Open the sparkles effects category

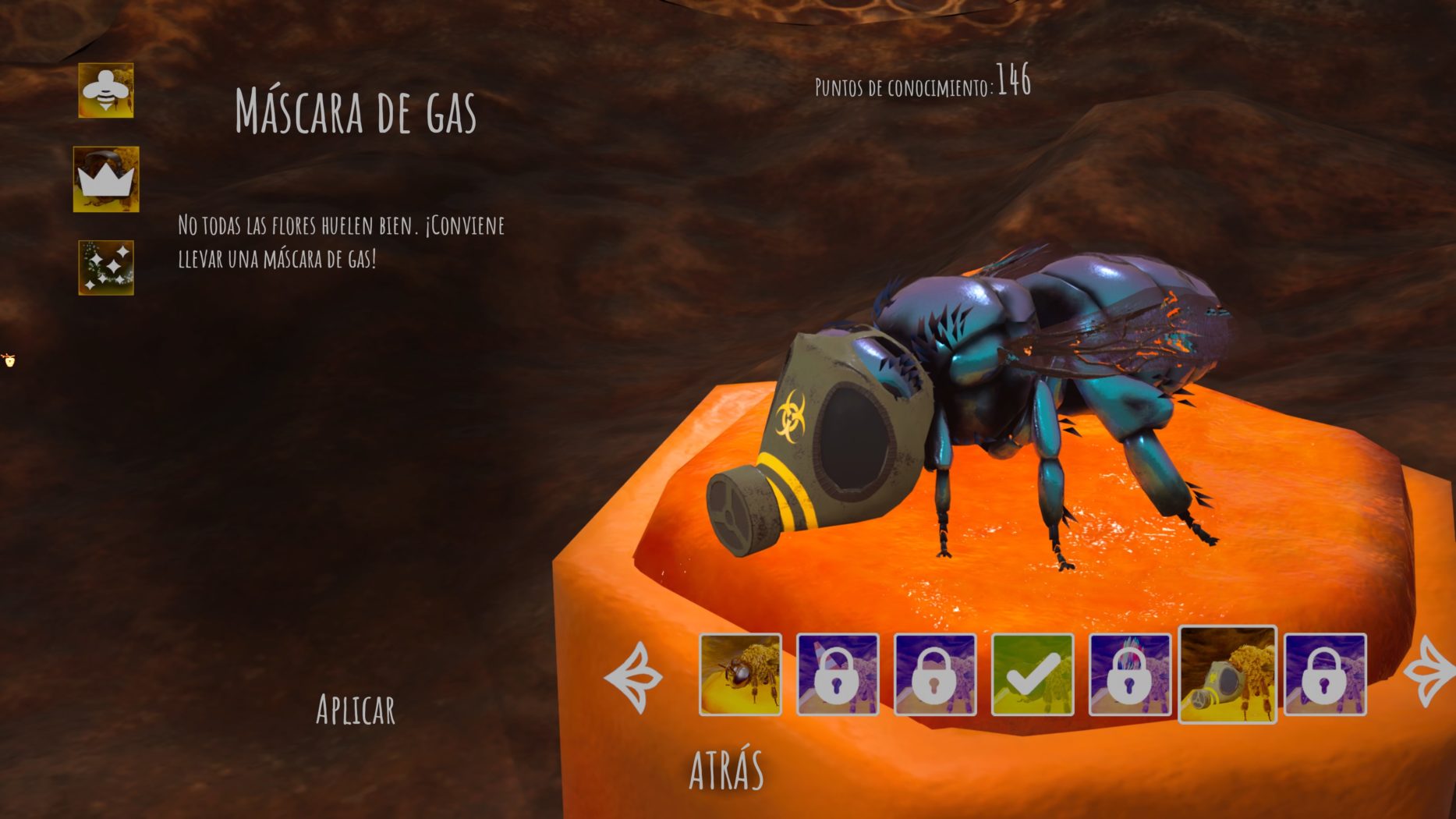click(x=106, y=268)
